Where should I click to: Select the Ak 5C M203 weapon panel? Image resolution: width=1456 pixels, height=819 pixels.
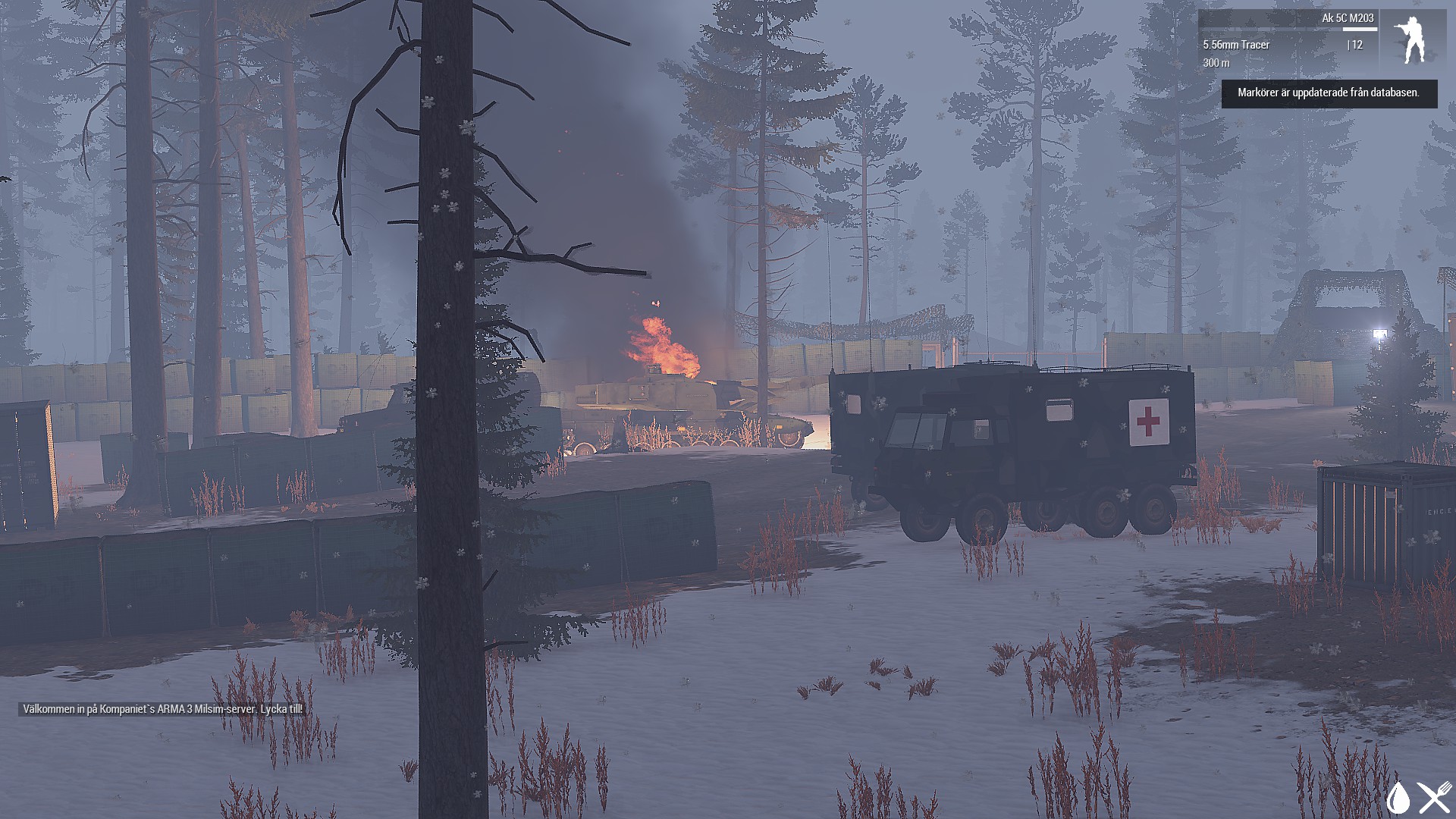tap(1288, 41)
